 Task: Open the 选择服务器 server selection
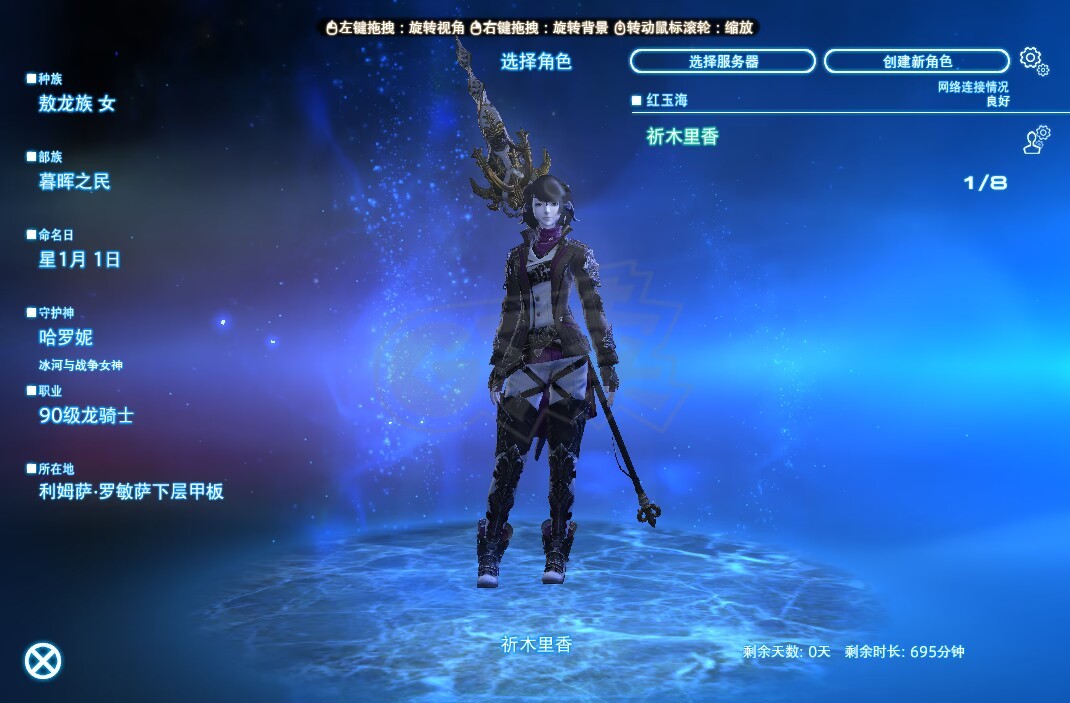click(x=723, y=61)
